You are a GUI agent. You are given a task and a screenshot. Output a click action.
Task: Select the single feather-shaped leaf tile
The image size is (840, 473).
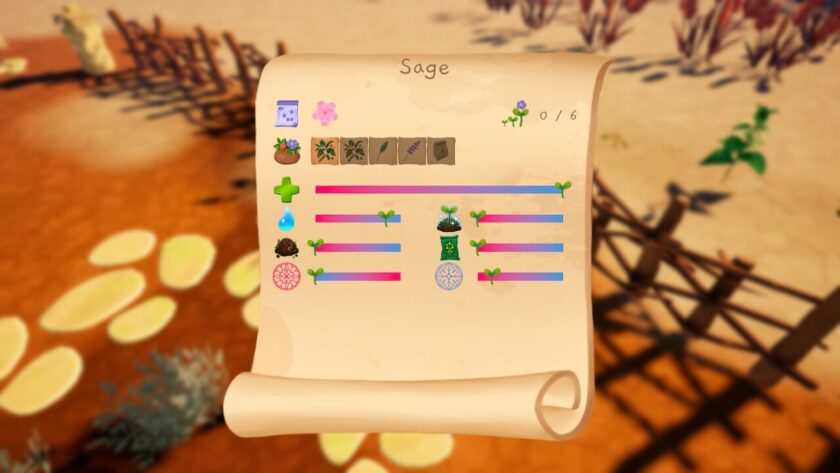pos(383,151)
